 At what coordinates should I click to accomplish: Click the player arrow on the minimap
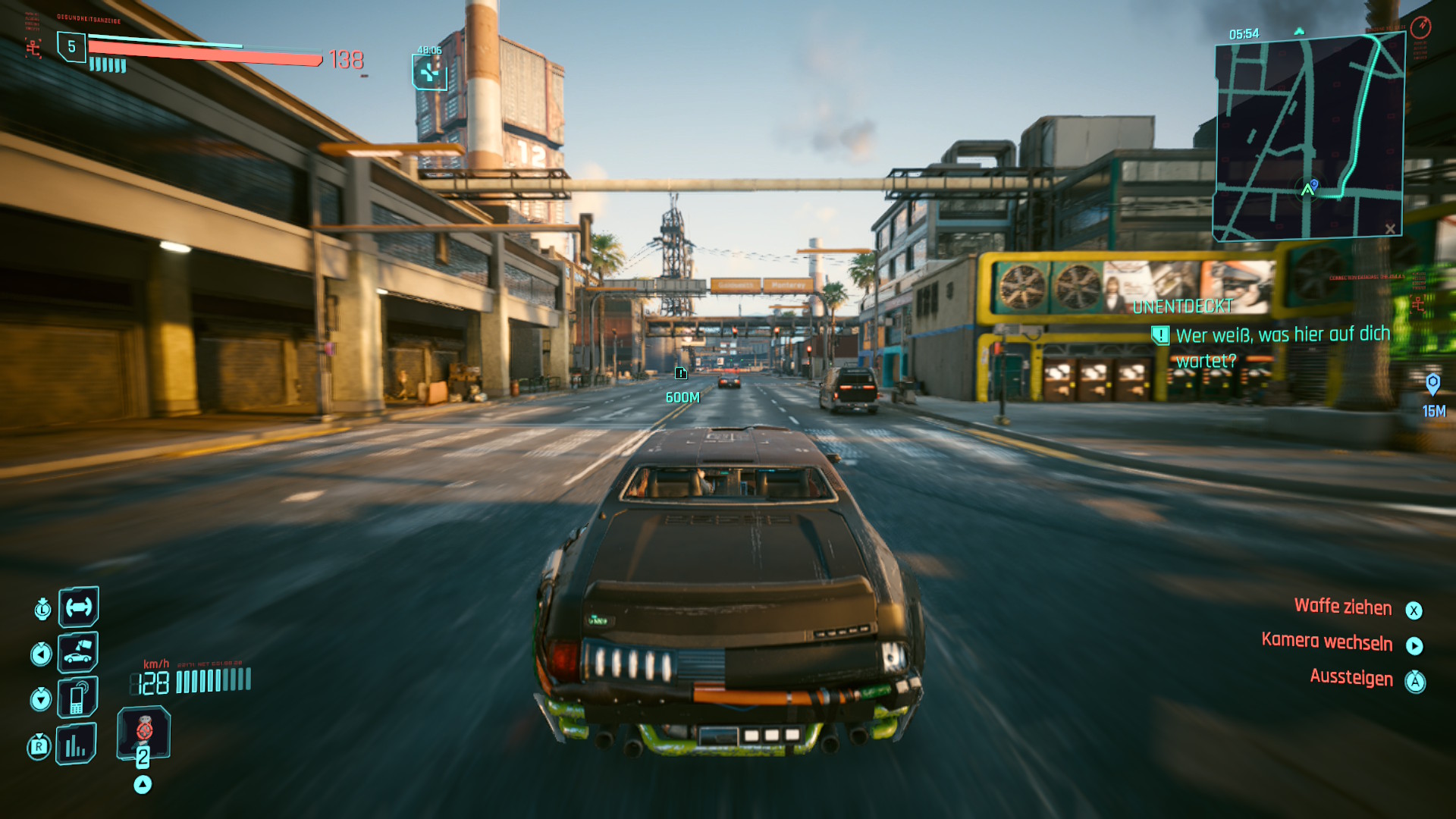[1307, 190]
